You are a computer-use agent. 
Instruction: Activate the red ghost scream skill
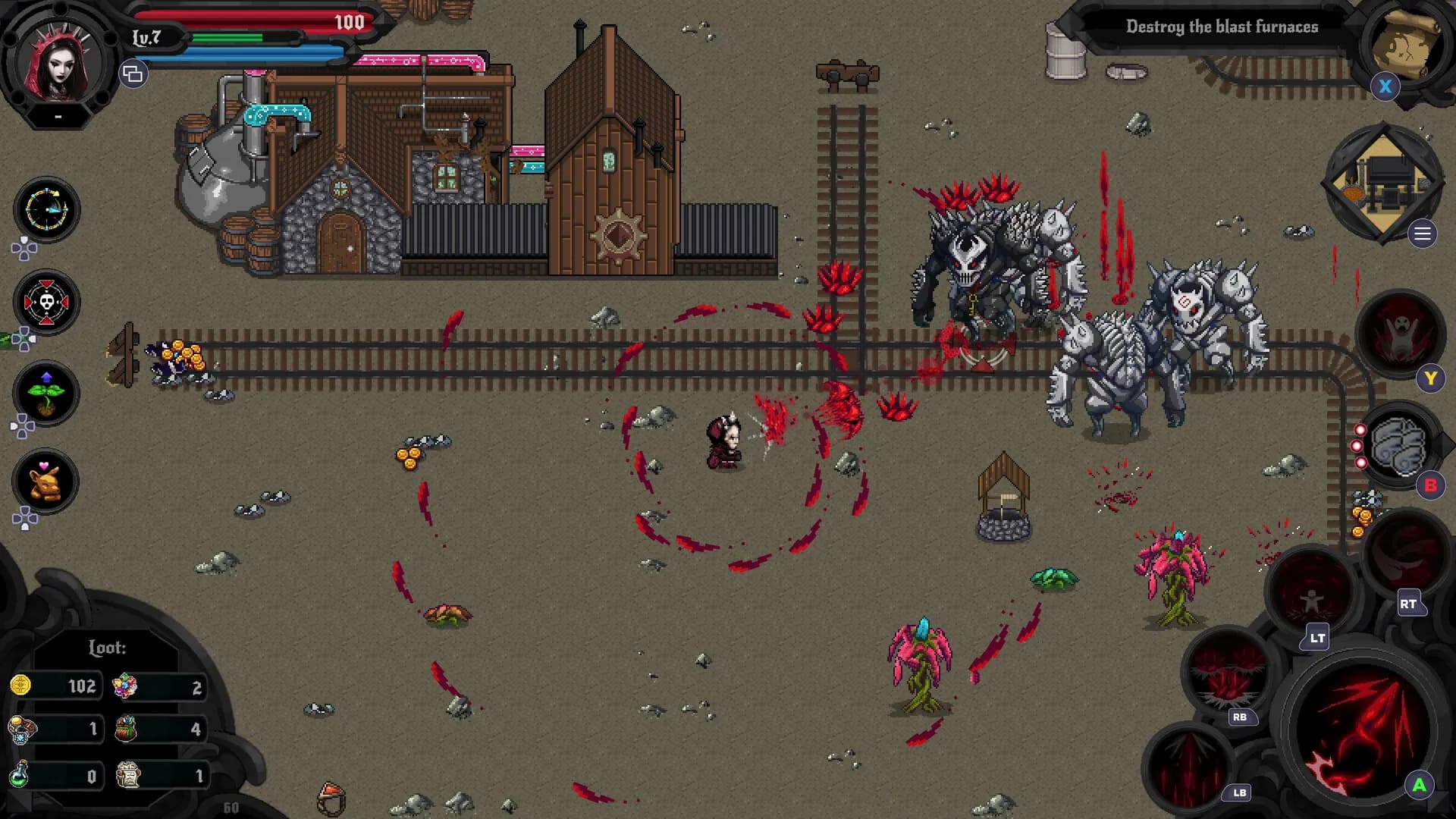click(x=1399, y=334)
